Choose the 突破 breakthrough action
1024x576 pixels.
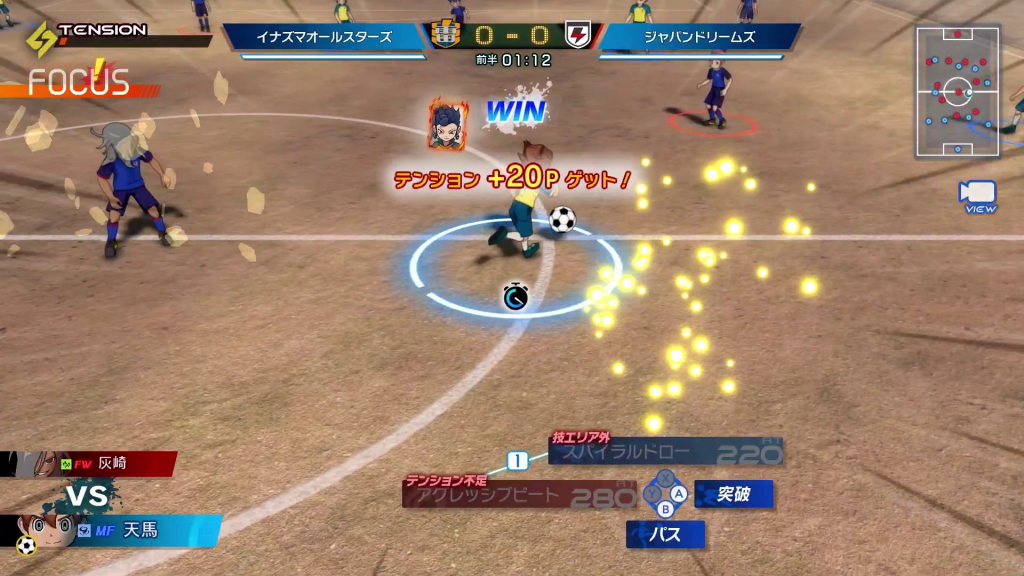(733, 494)
